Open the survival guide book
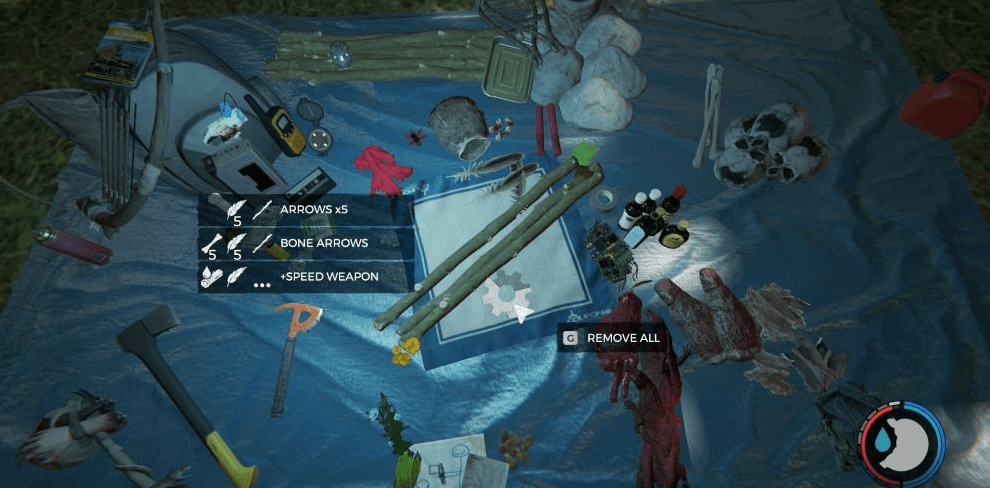 tap(118, 52)
